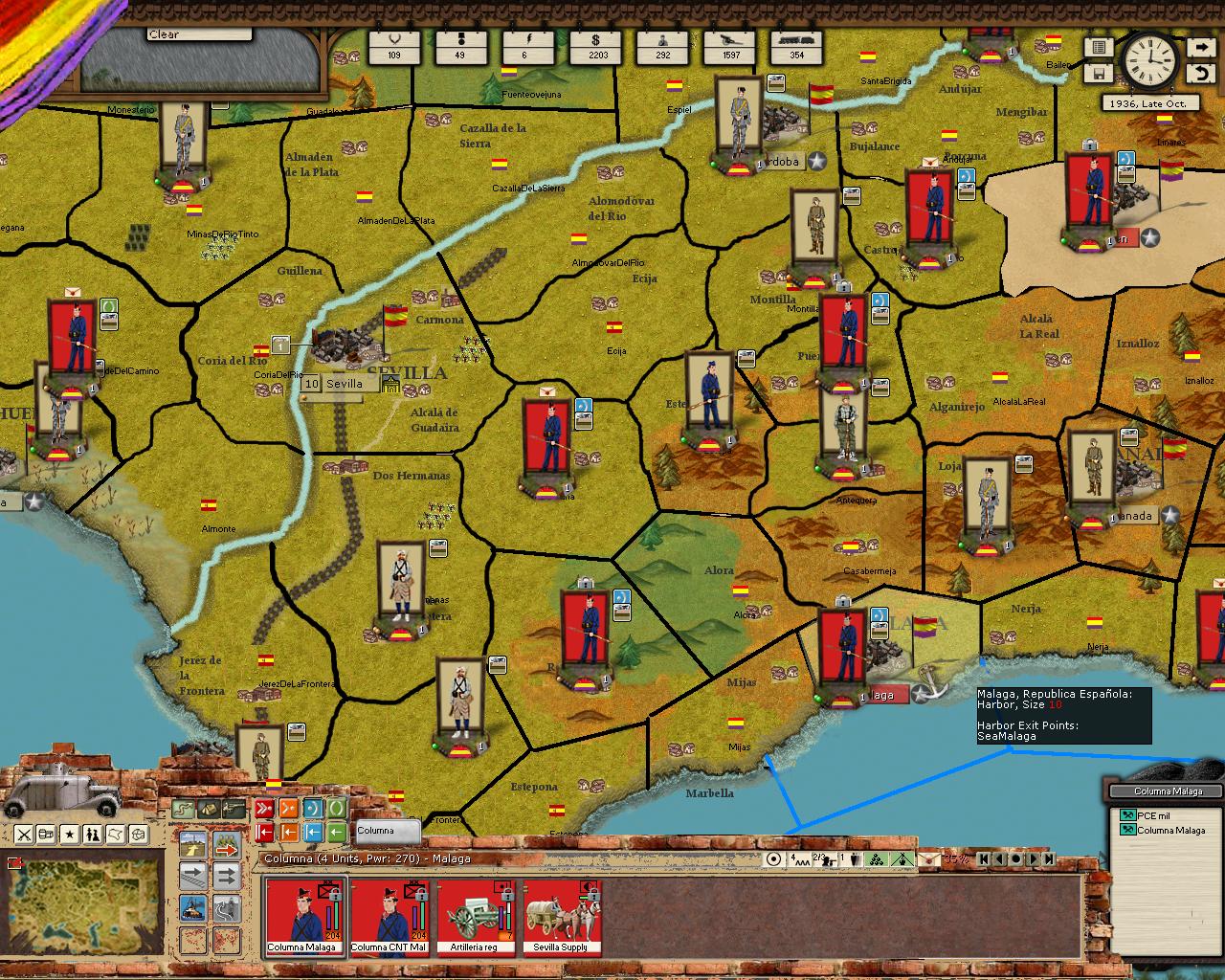Jump to the last stack with skip-forward button
1225x980 pixels.
(x=1048, y=858)
